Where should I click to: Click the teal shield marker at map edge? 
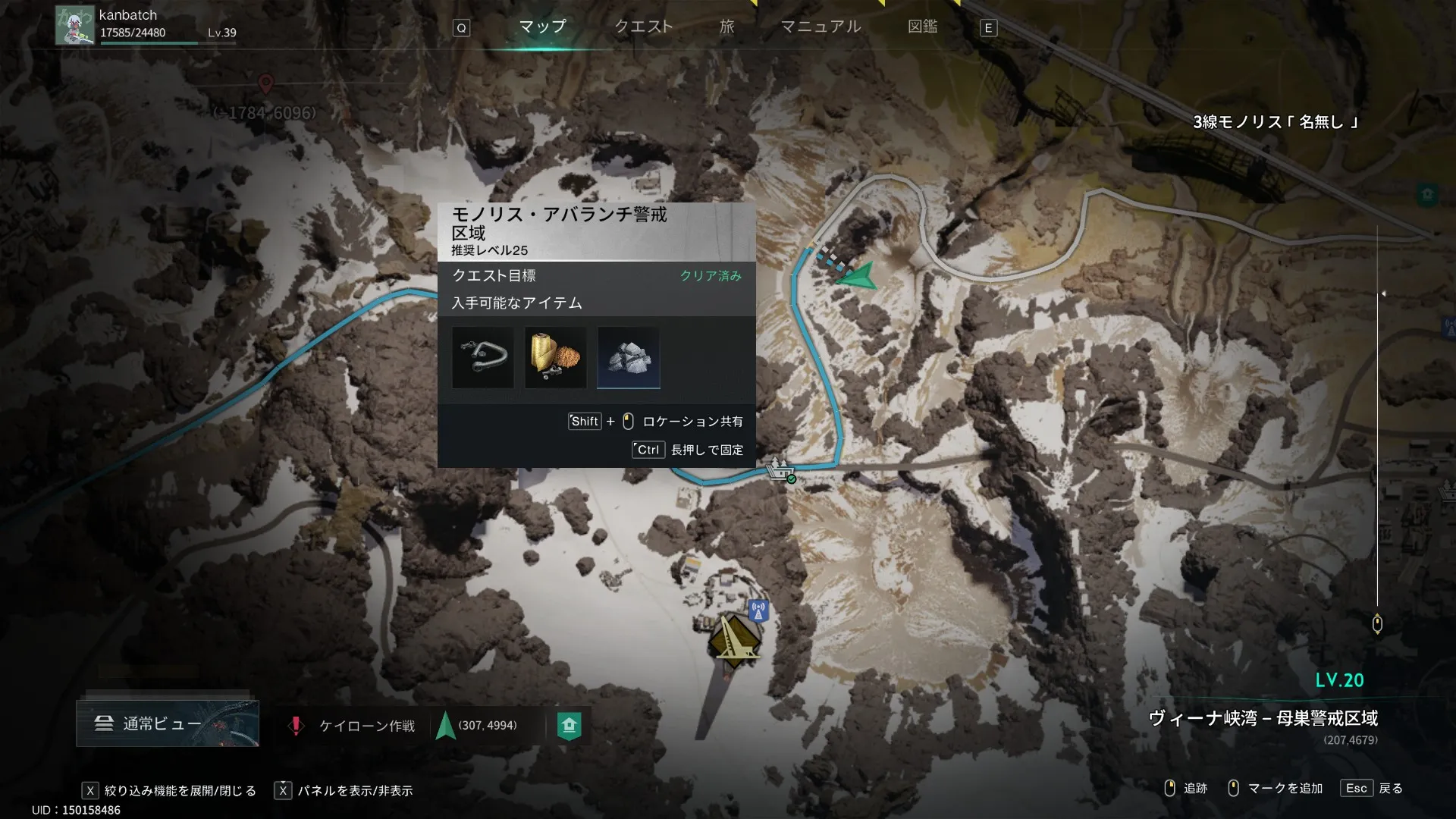click(x=1427, y=194)
